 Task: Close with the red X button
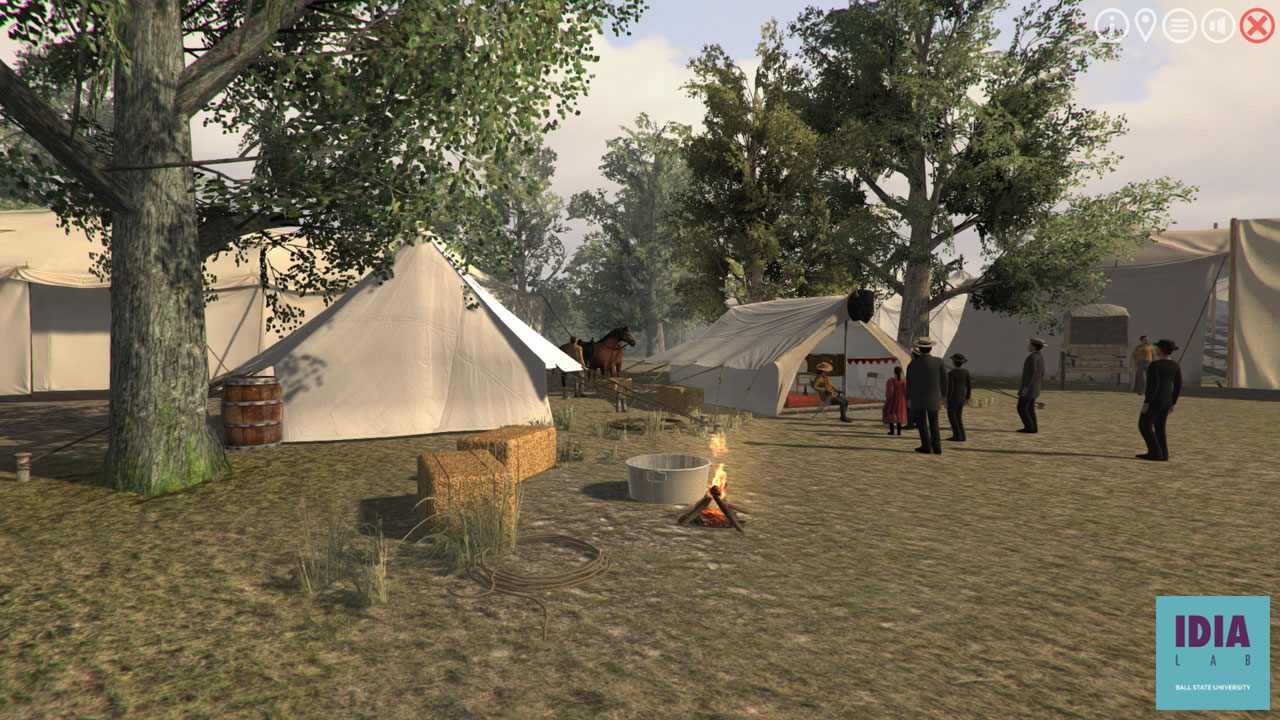[1257, 25]
